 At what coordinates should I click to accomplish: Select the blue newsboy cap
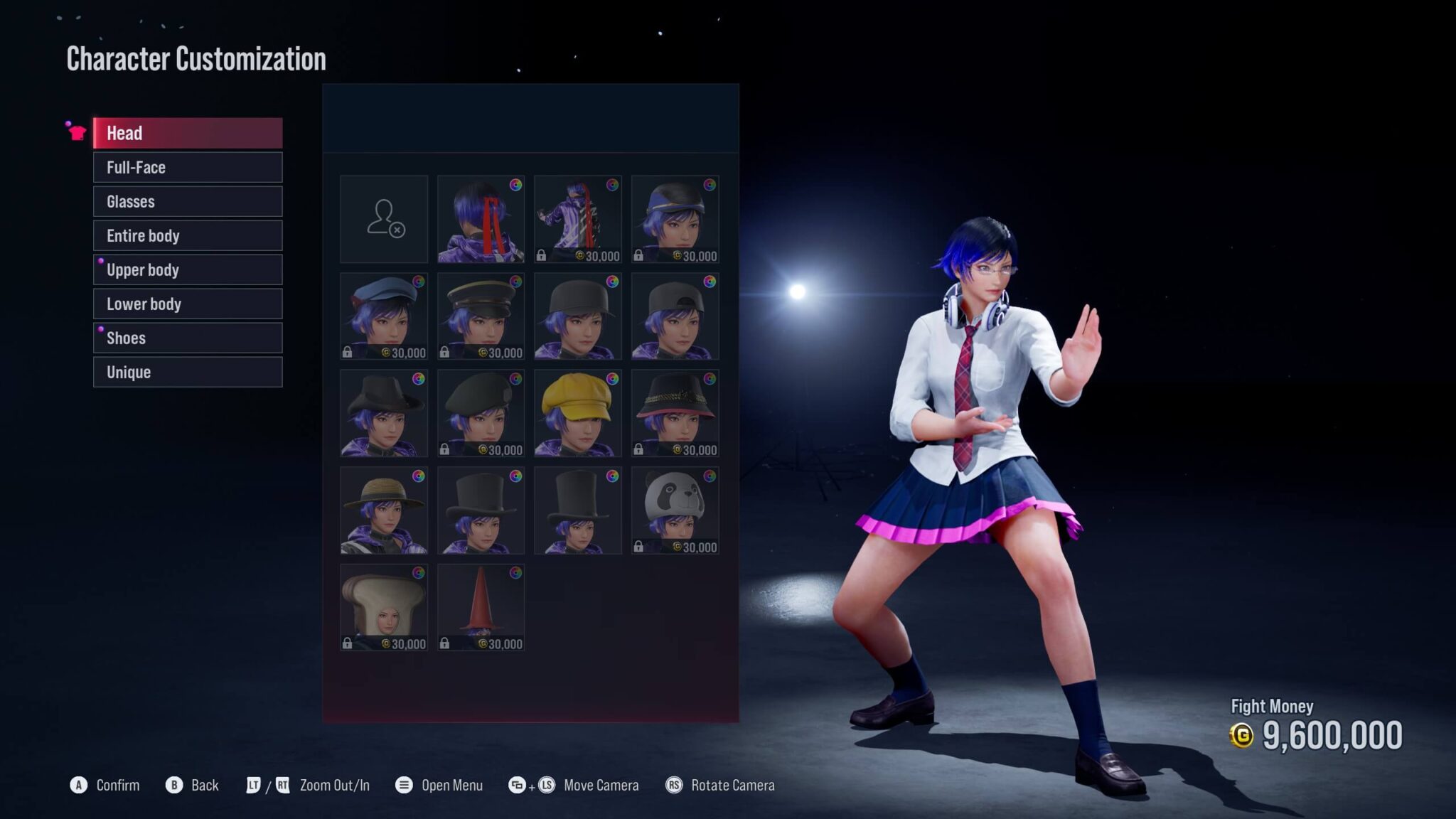384,316
